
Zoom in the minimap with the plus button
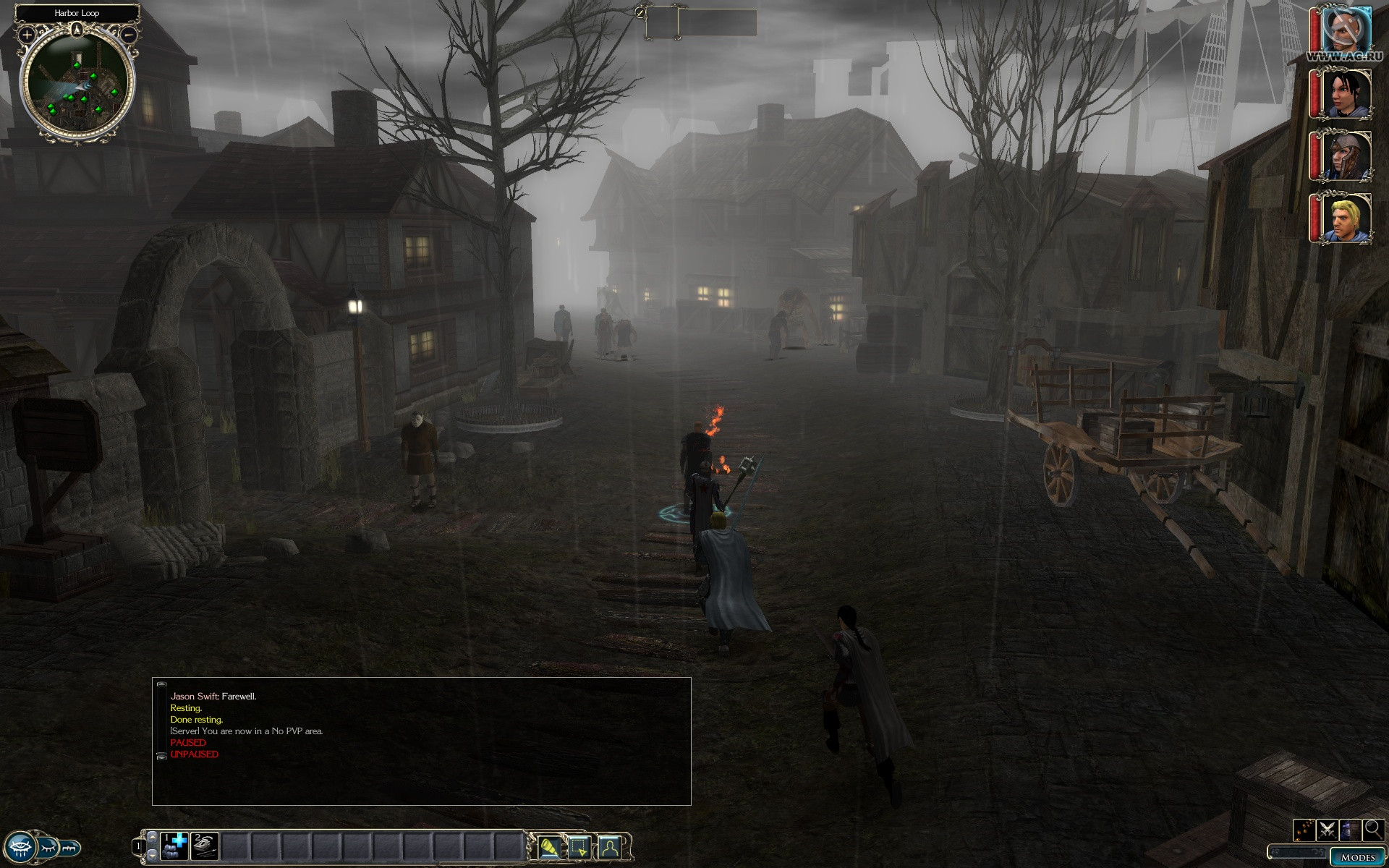coord(27,34)
